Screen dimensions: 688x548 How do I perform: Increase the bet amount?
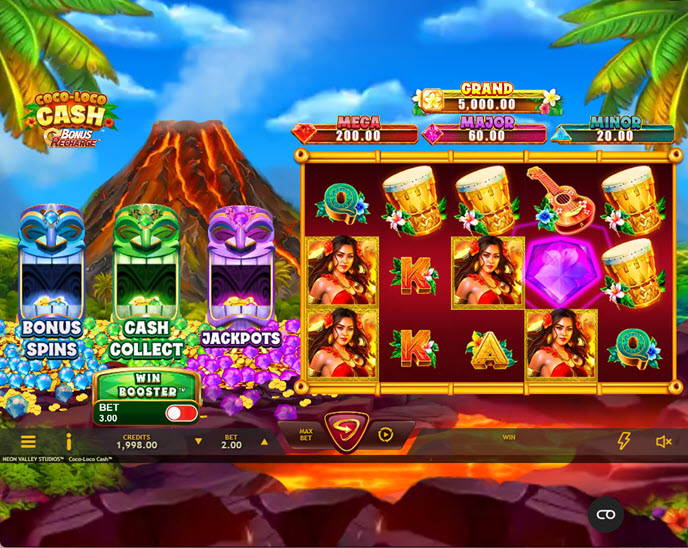point(264,441)
